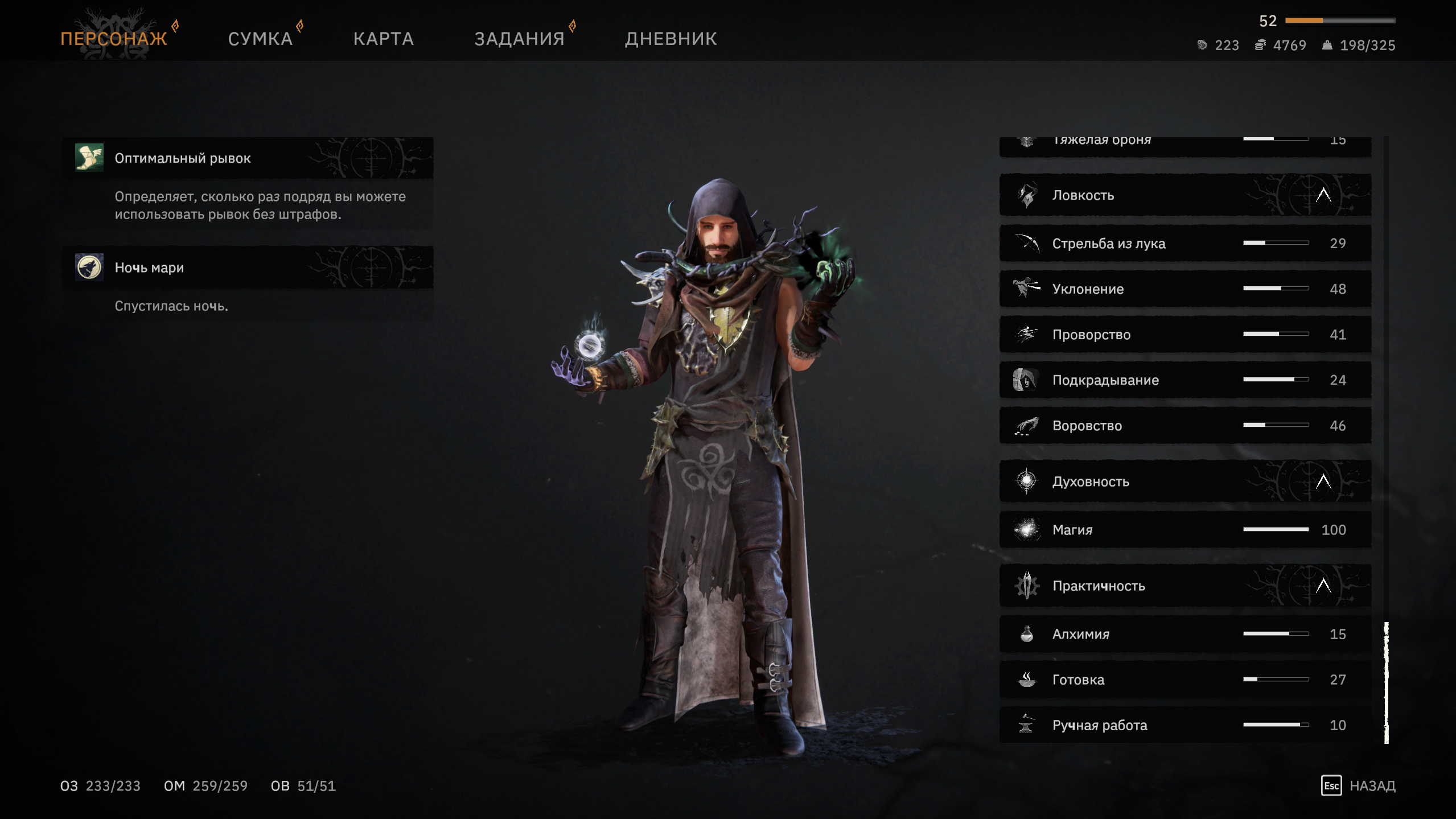Choose the Алхимия skill row

[x=1184, y=634]
